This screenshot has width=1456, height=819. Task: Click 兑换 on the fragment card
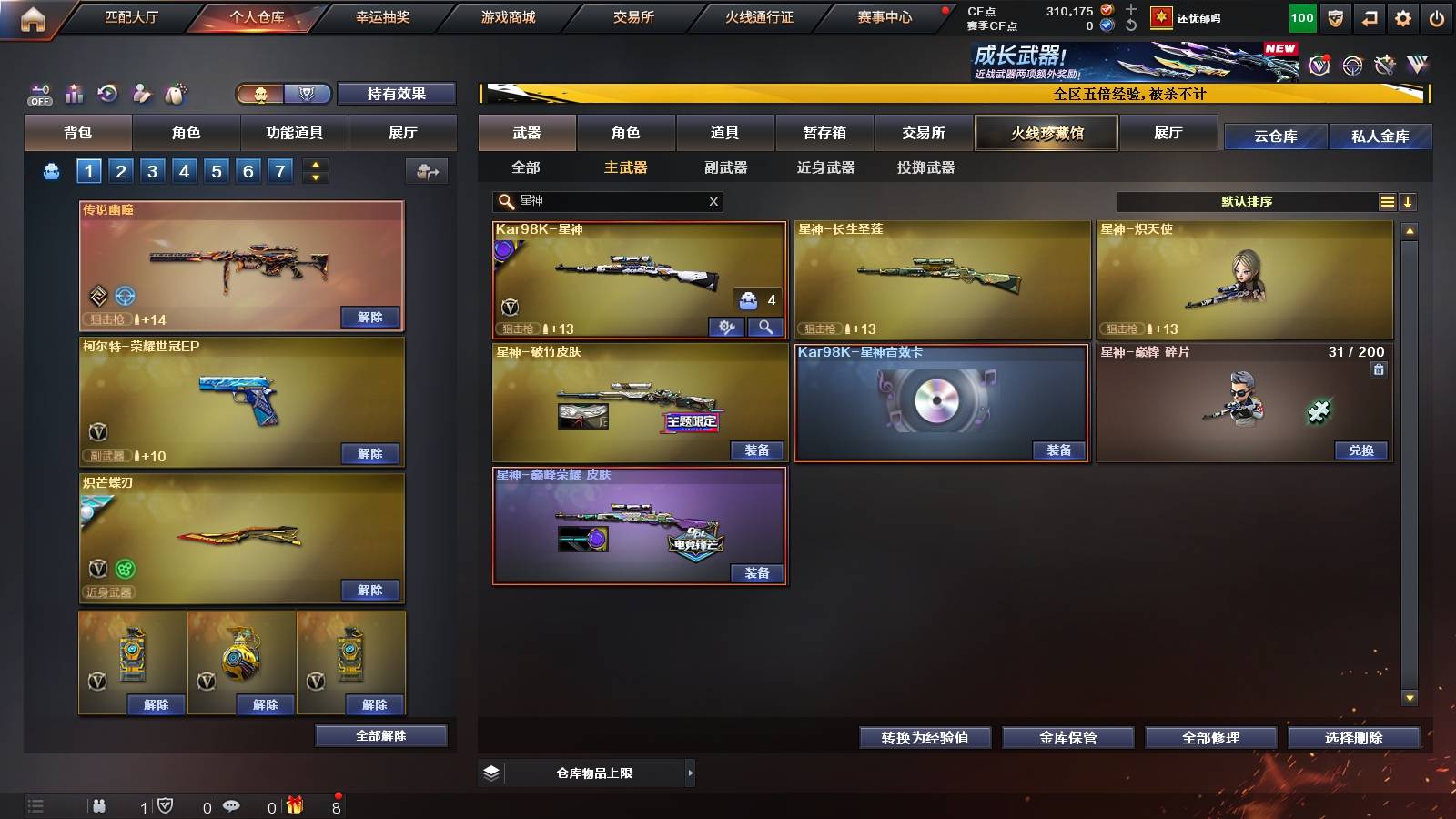pos(1361,450)
